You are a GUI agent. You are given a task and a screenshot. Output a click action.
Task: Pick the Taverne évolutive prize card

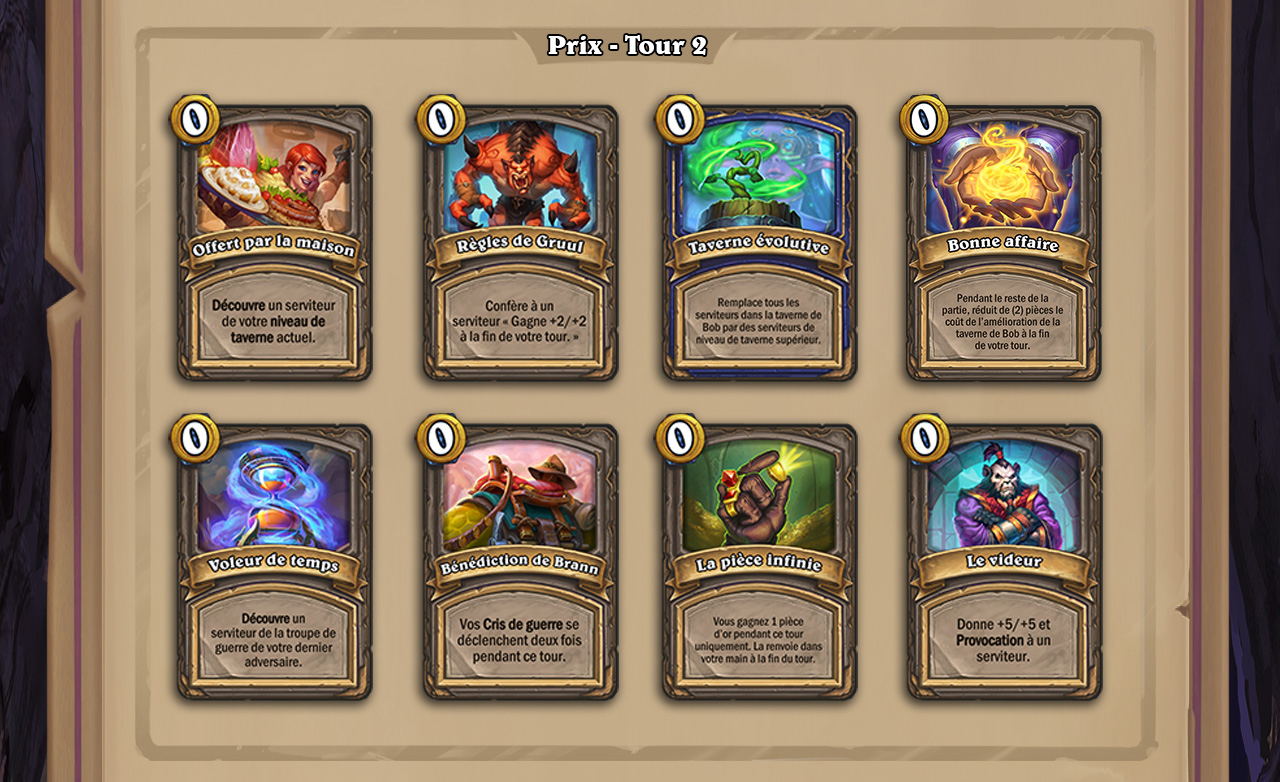point(761,240)
